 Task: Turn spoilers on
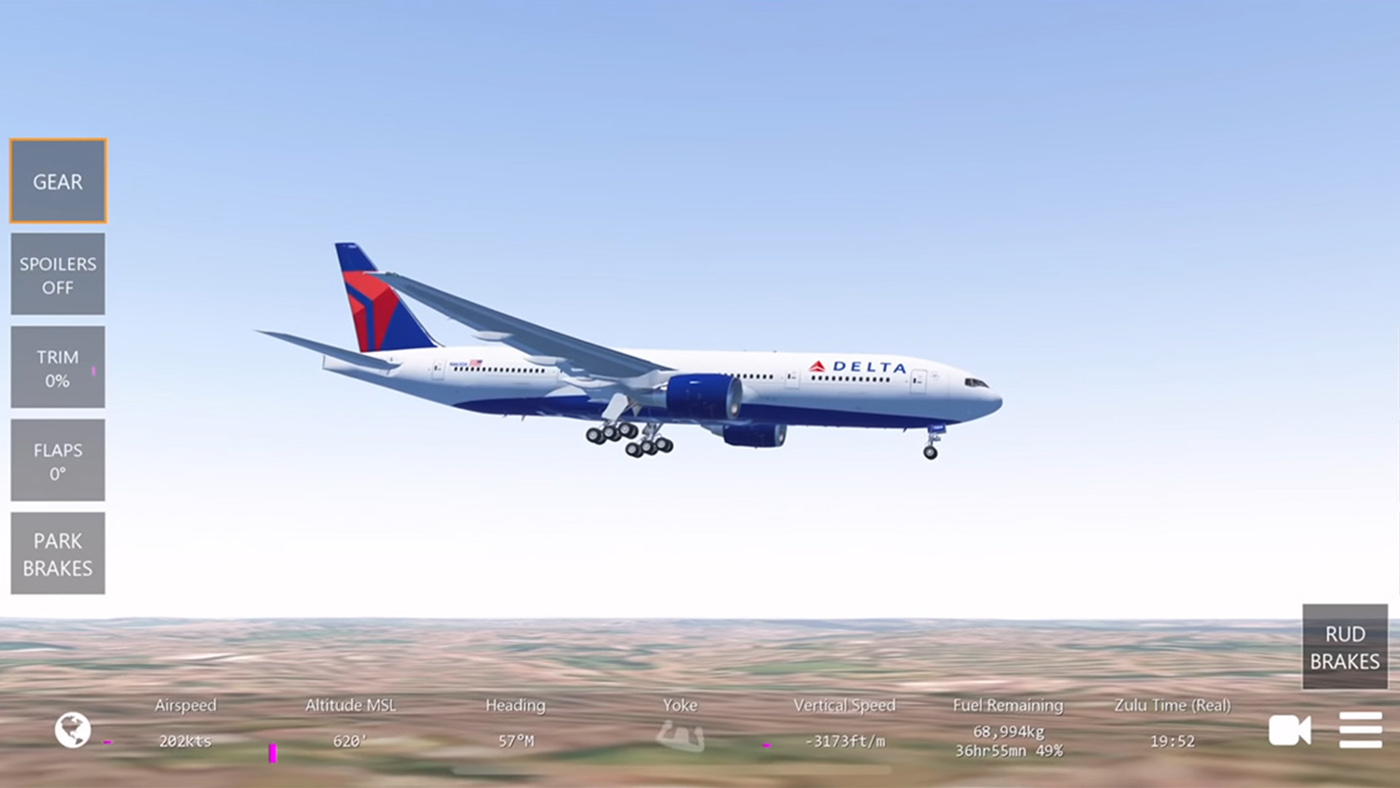click(x=57, y=274)
